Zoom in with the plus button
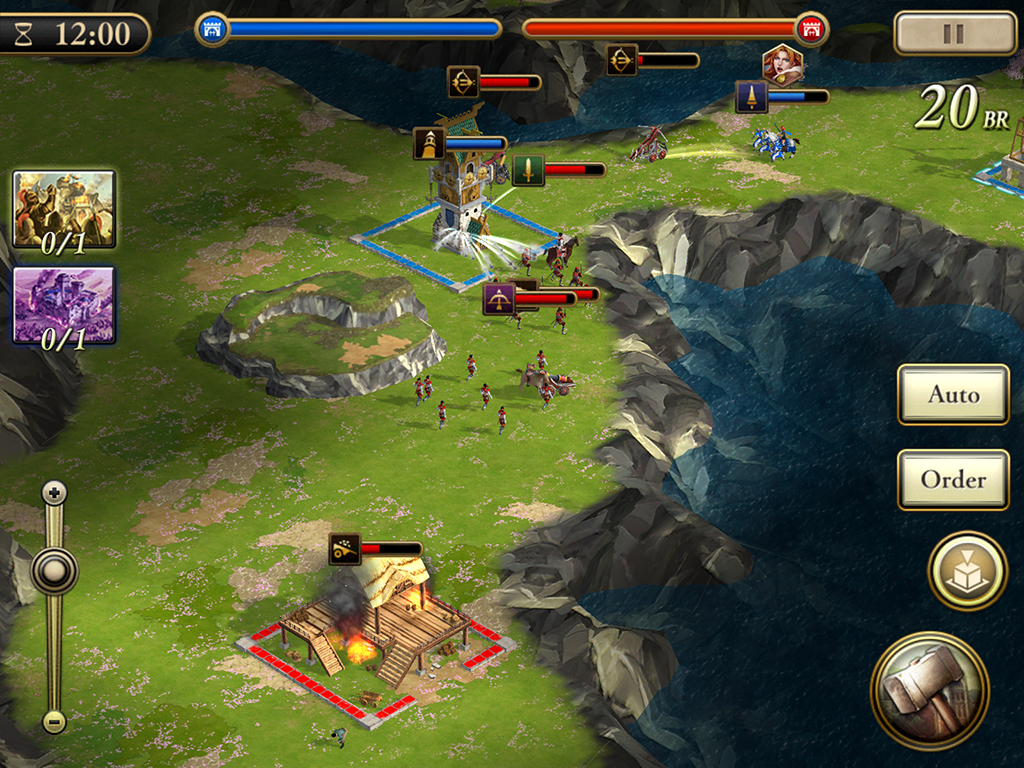The width and height of the screenshot is (1024, 768). [x=54, y=492]
